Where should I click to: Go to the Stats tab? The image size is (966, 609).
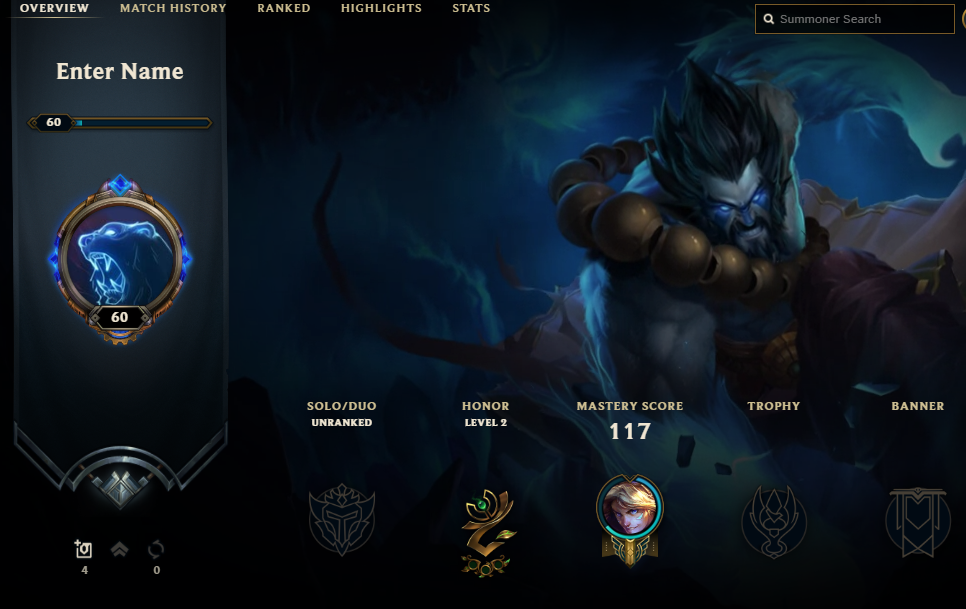(x=471, y=8)
